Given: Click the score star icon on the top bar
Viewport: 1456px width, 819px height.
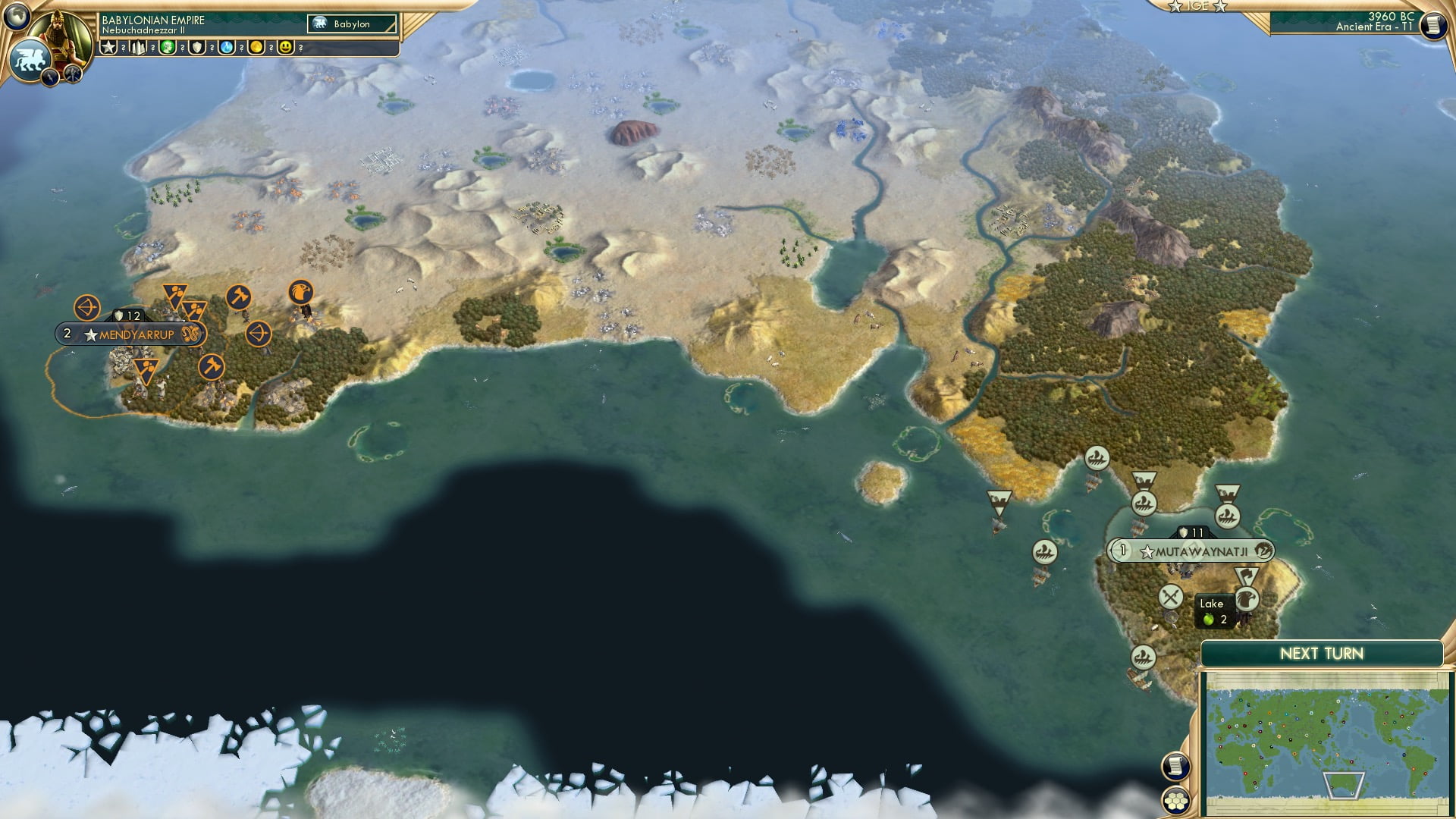Looking at the screenshot, I should (108, 48).
